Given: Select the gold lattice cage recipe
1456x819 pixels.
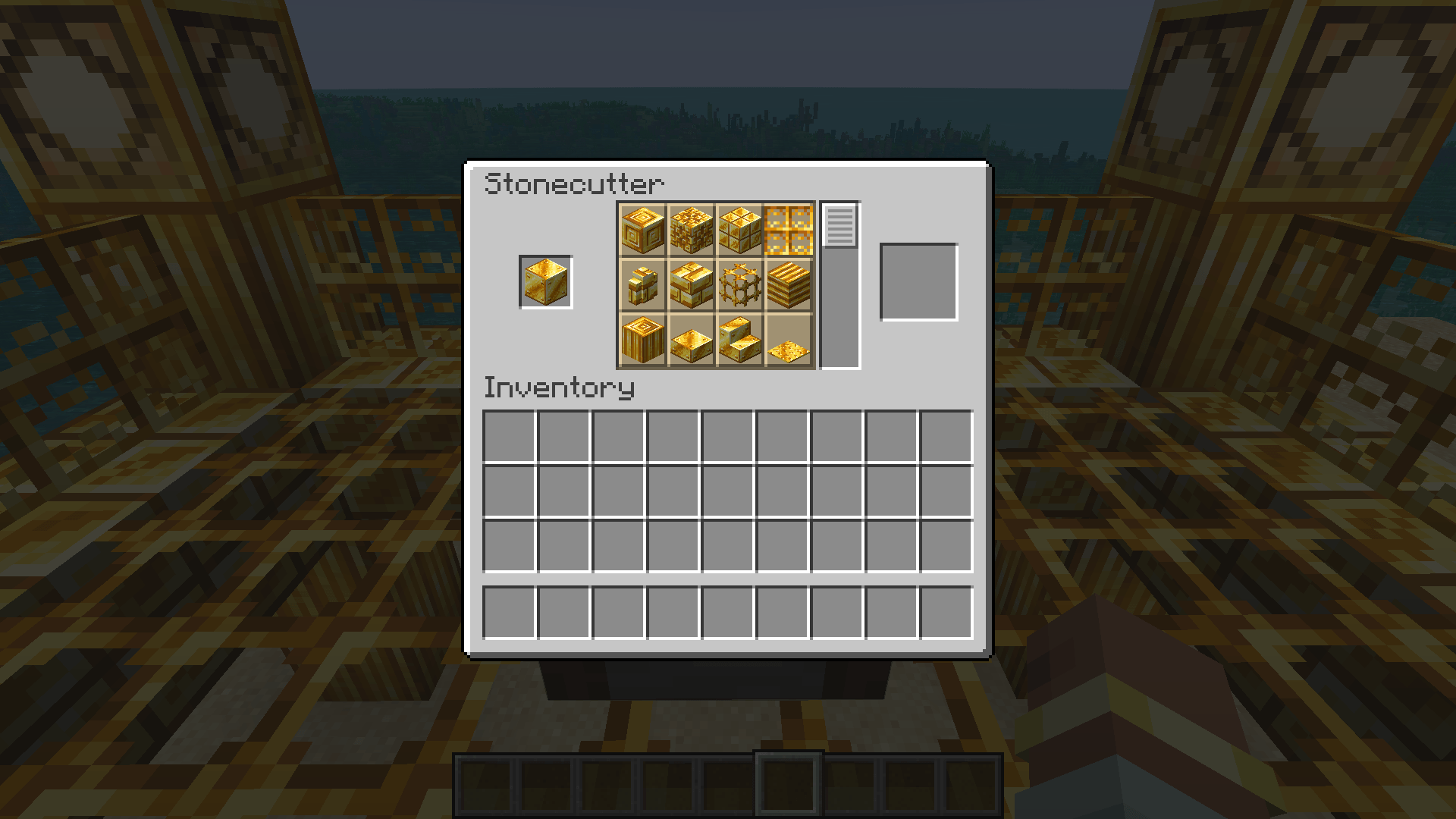Looking at the screenshot, I should pyautogui.click(x=739, y=284).
